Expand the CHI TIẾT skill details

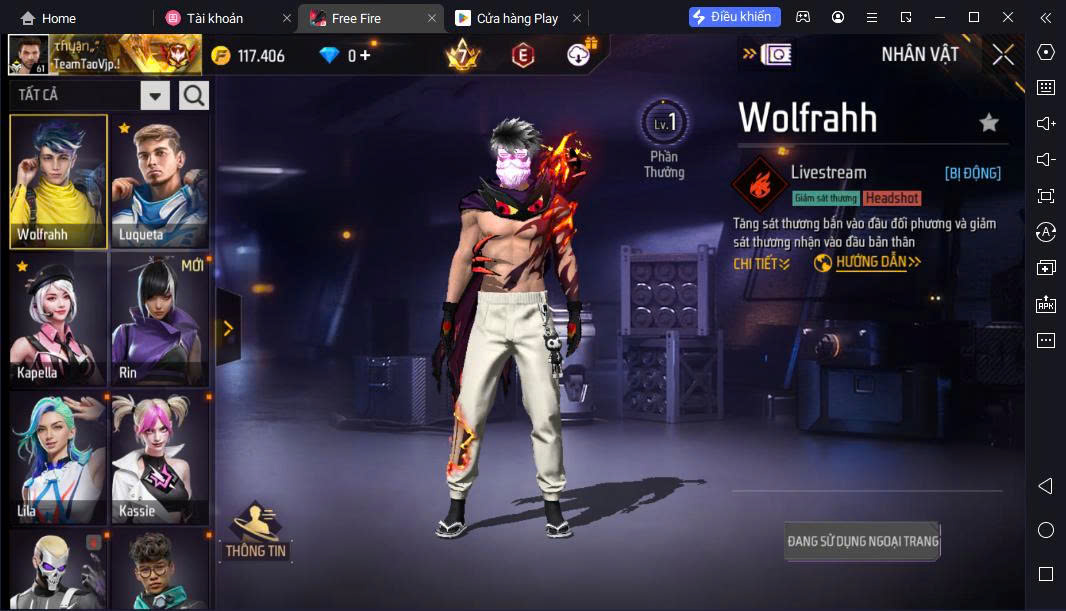[x=761, y=263]
